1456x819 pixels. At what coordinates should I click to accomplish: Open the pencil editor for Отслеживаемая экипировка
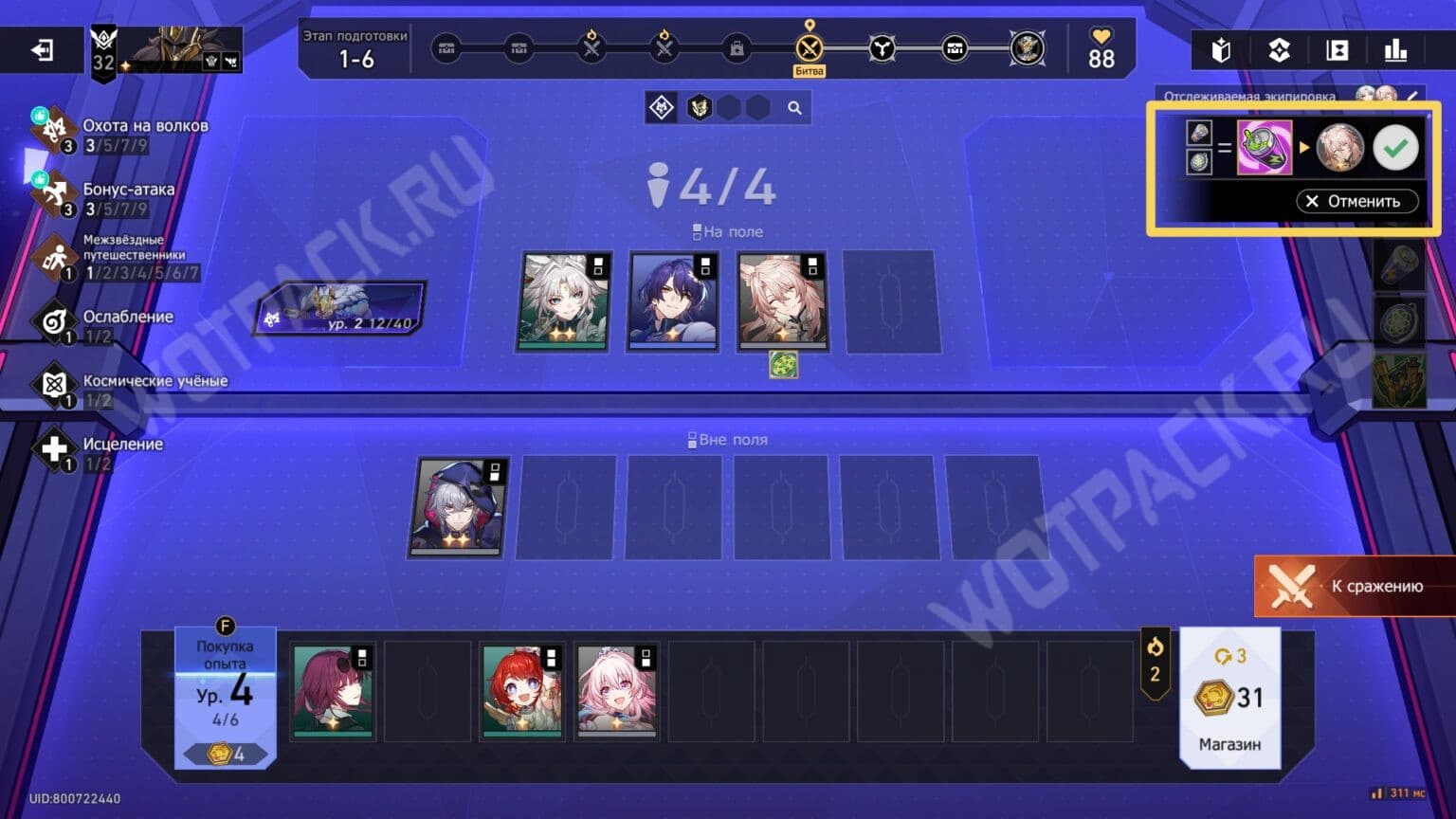pos(1414,96)
